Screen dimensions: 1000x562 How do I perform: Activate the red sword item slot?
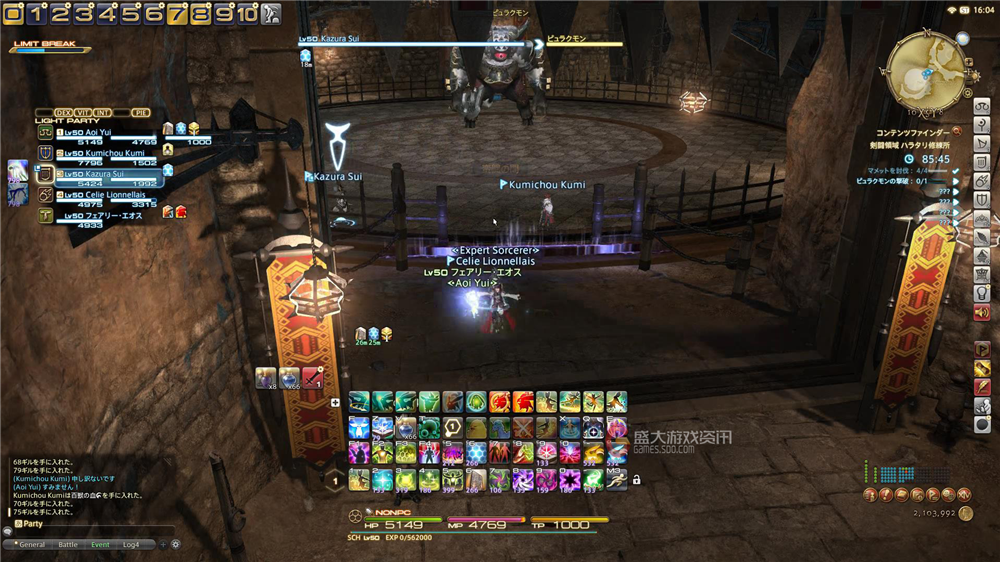click(313, 378)
